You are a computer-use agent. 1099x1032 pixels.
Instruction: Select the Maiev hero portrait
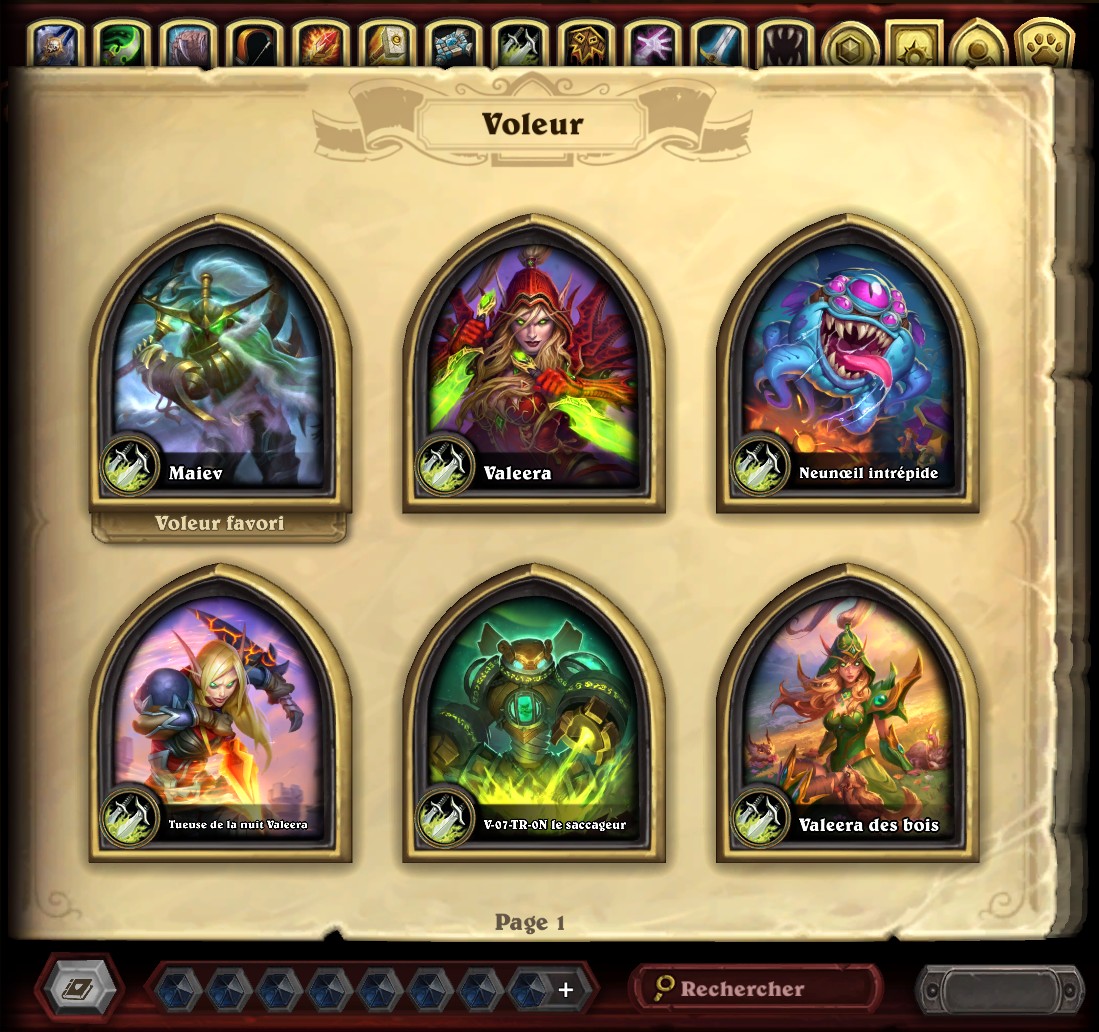[220, 365]
